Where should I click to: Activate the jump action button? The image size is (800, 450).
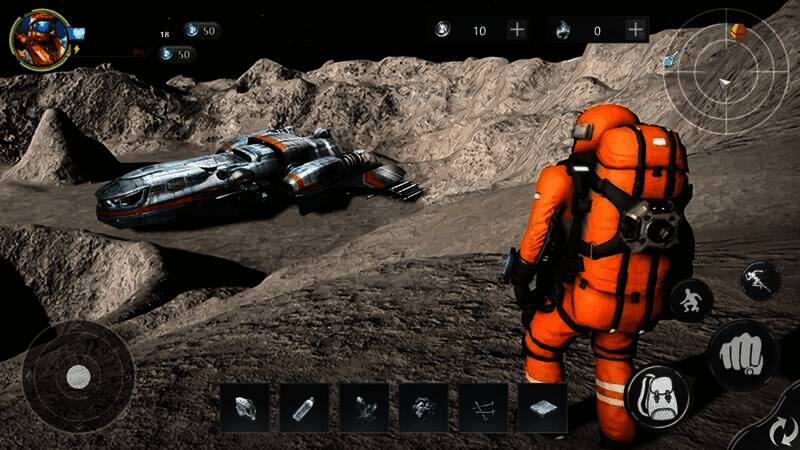[x=760, y=280]
